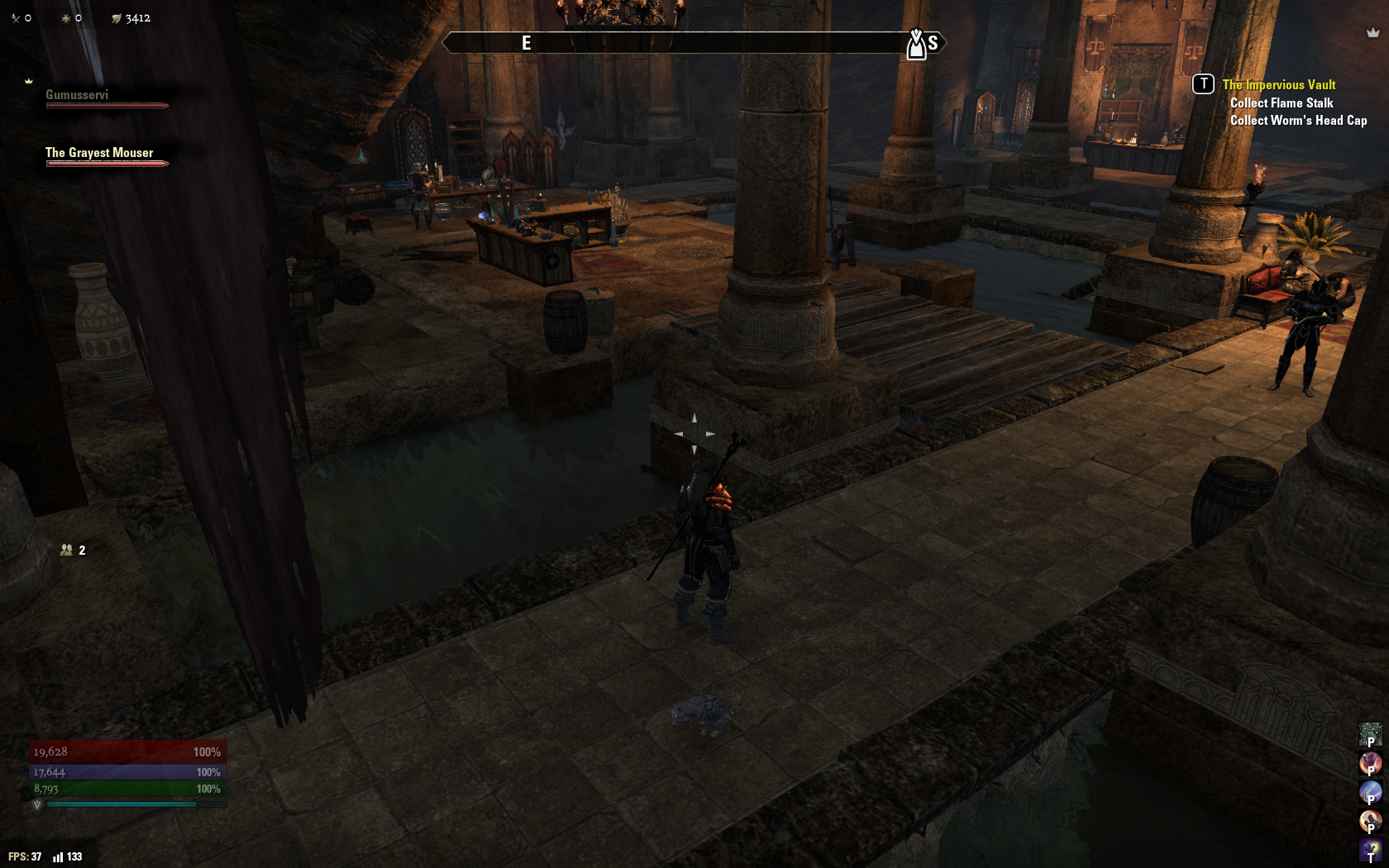The image size is (1389, 868).
Task: Select the Gumusservi group member frame
Action: [77, 96]
